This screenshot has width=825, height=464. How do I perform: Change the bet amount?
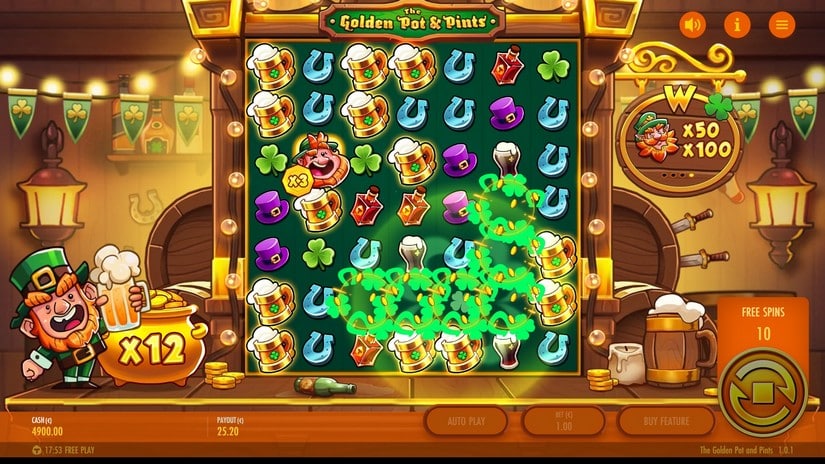pyautogui.click(x=565, y=421)
